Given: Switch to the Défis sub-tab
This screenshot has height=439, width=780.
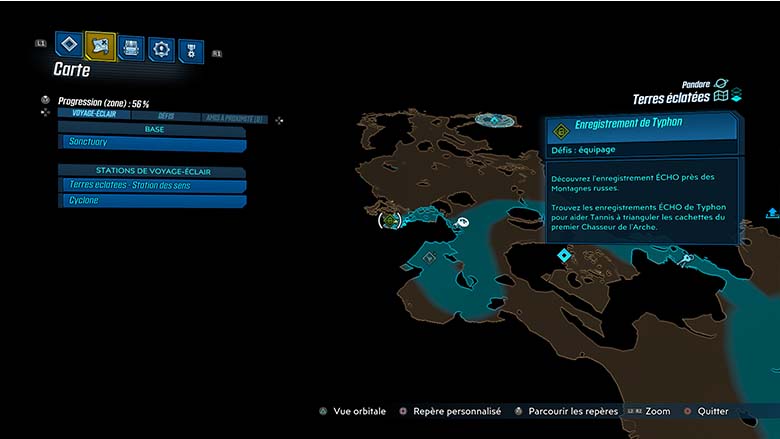Looking at the screenshot, I should coord(165,117).
